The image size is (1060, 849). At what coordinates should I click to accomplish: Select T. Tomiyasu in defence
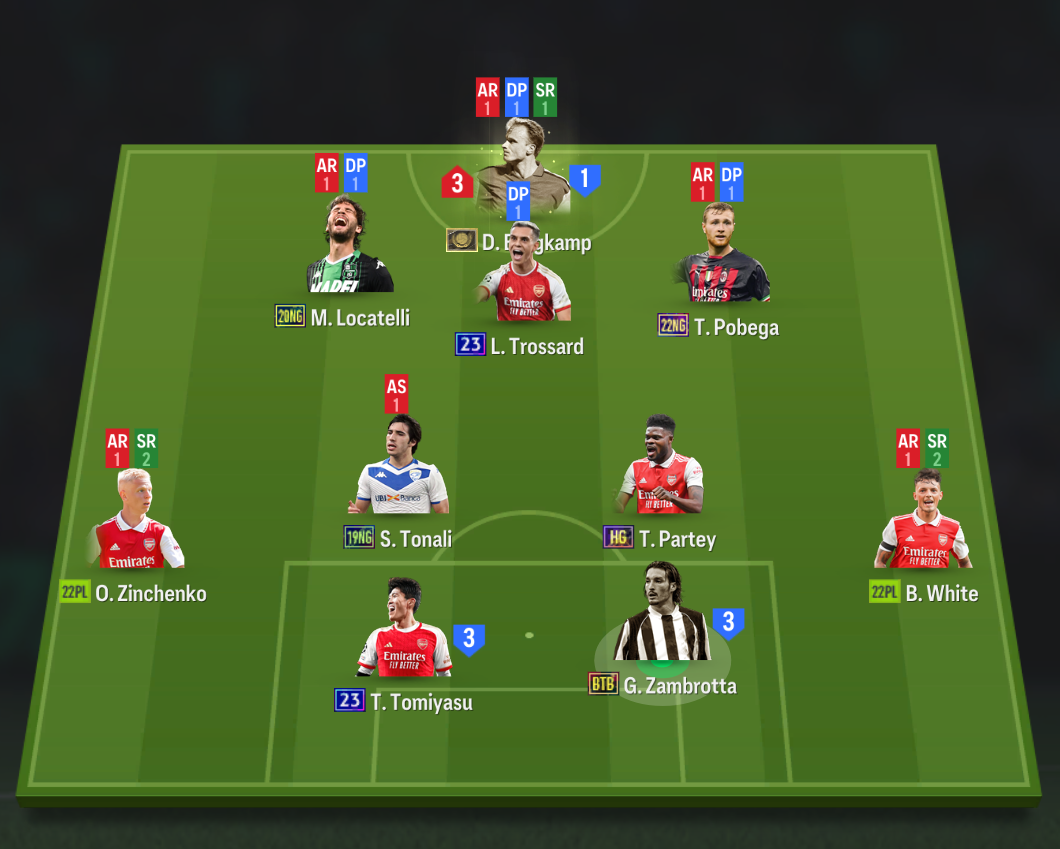[405, 632]
